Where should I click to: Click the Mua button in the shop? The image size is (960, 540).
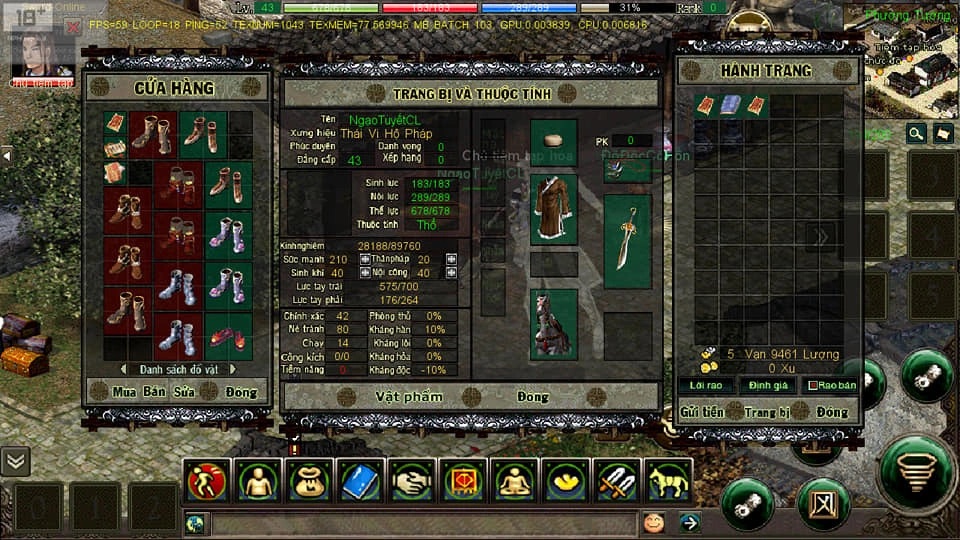[x=124, y=392]
